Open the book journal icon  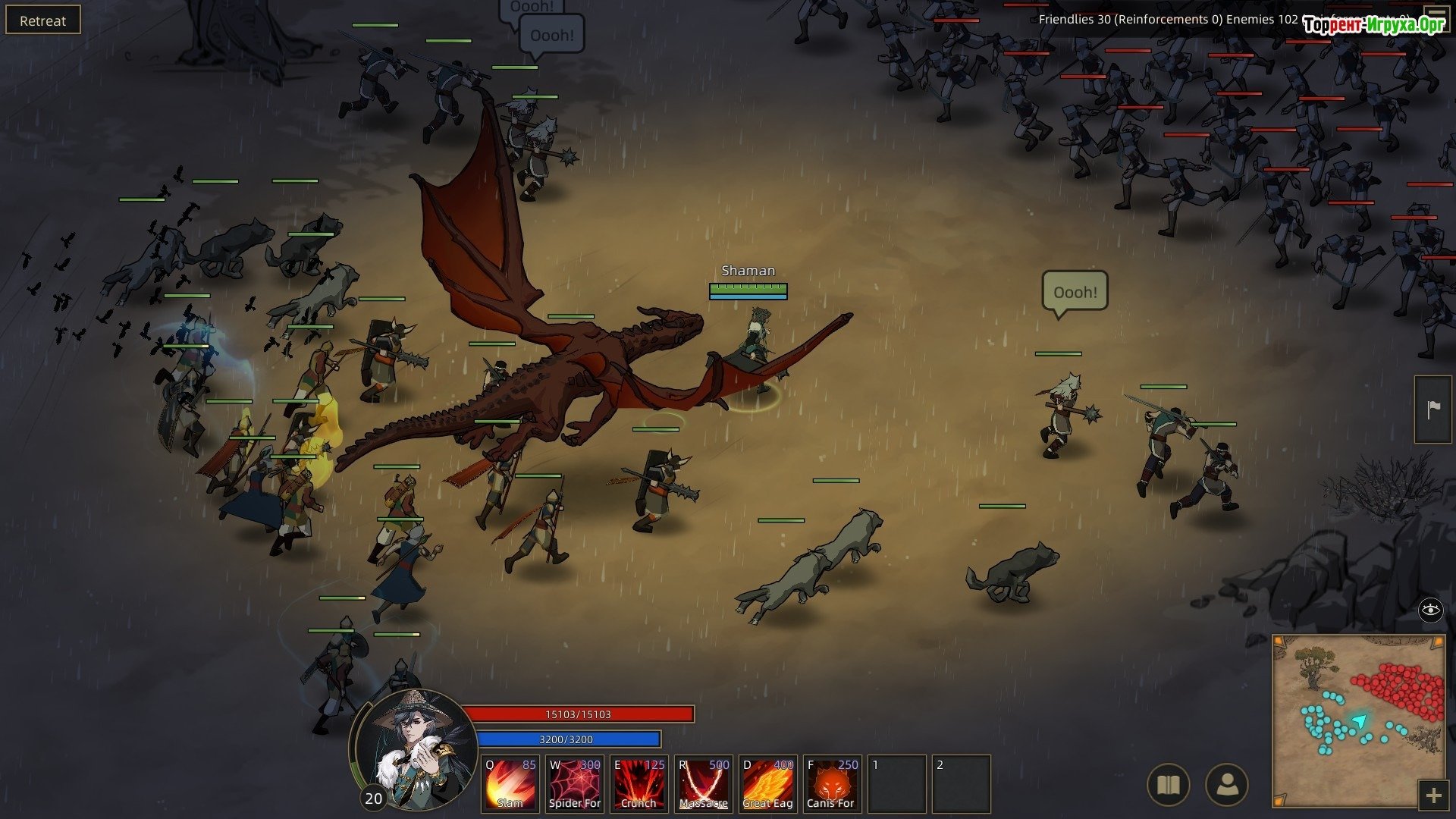[1169, 785]
